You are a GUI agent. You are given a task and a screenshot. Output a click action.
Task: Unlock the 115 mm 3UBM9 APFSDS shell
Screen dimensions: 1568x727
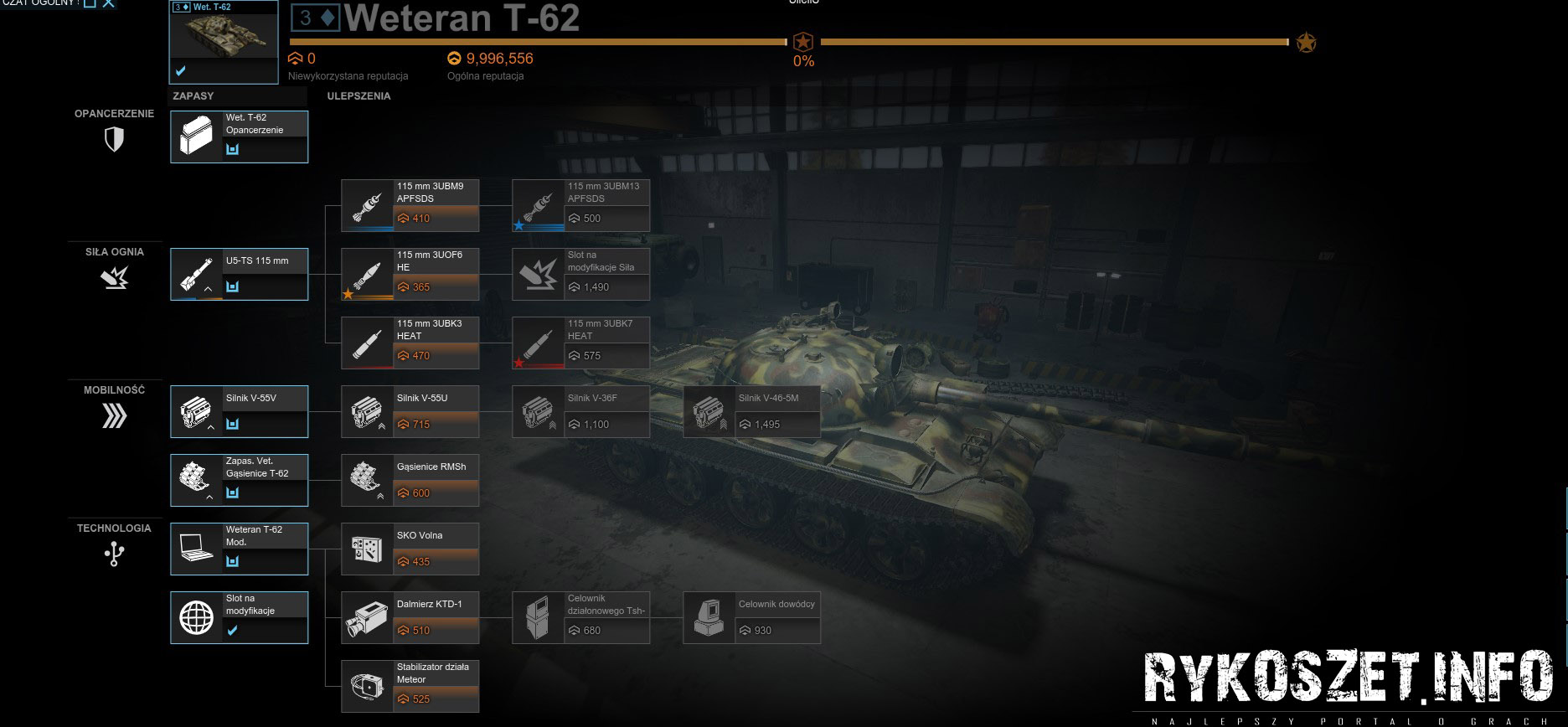[x=410, y=205]
